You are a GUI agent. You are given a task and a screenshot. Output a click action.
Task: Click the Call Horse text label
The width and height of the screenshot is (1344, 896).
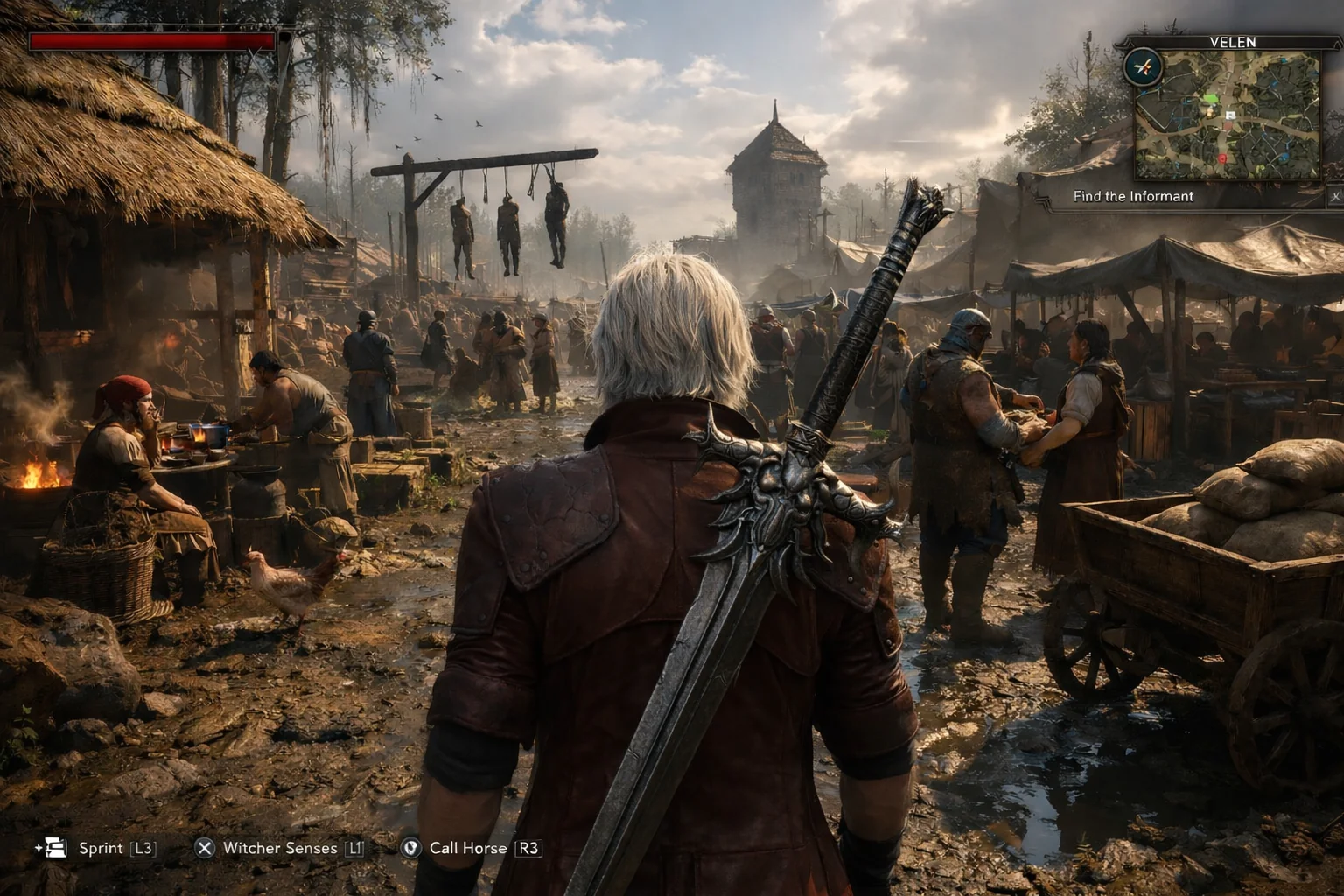pos(468,847)
